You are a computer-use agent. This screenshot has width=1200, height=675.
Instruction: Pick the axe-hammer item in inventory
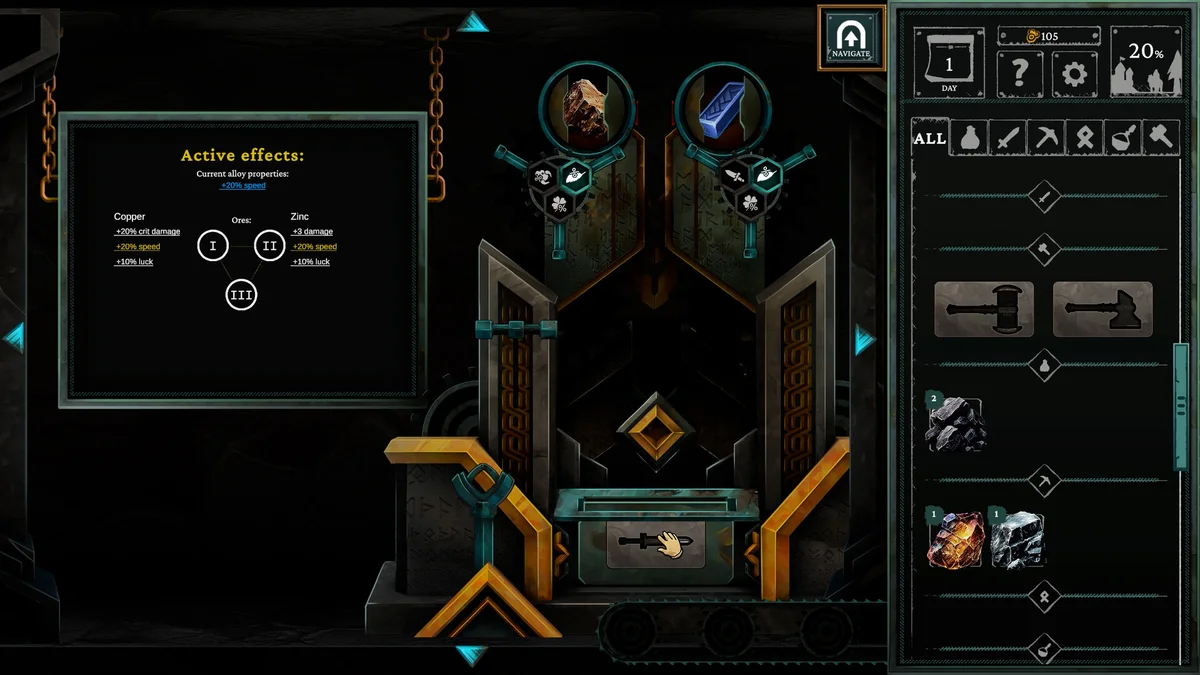[x=1102, y=309]
